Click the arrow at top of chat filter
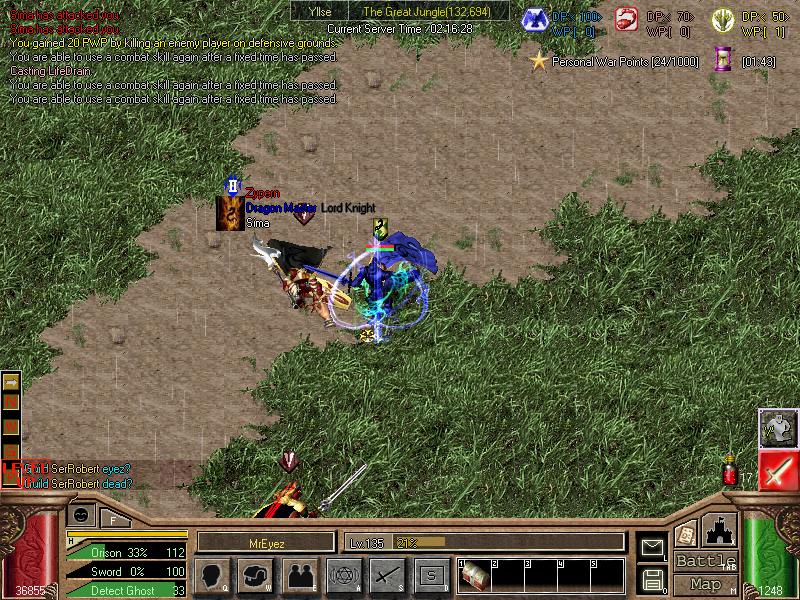The height and width of the screenshot is (600, 800). click(x=11, y=382)
